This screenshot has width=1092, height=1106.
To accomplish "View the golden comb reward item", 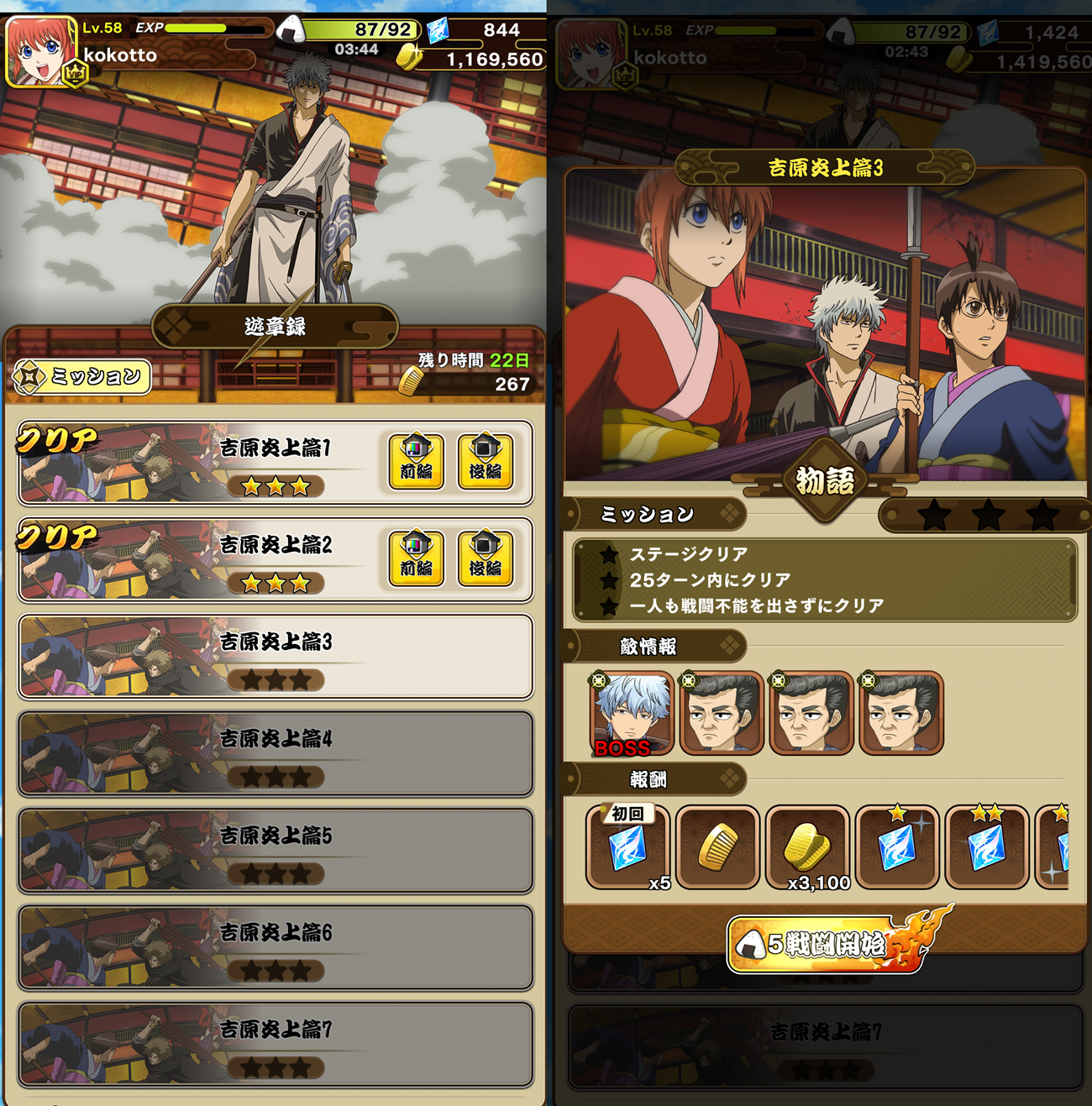I will tap(718, 847).
